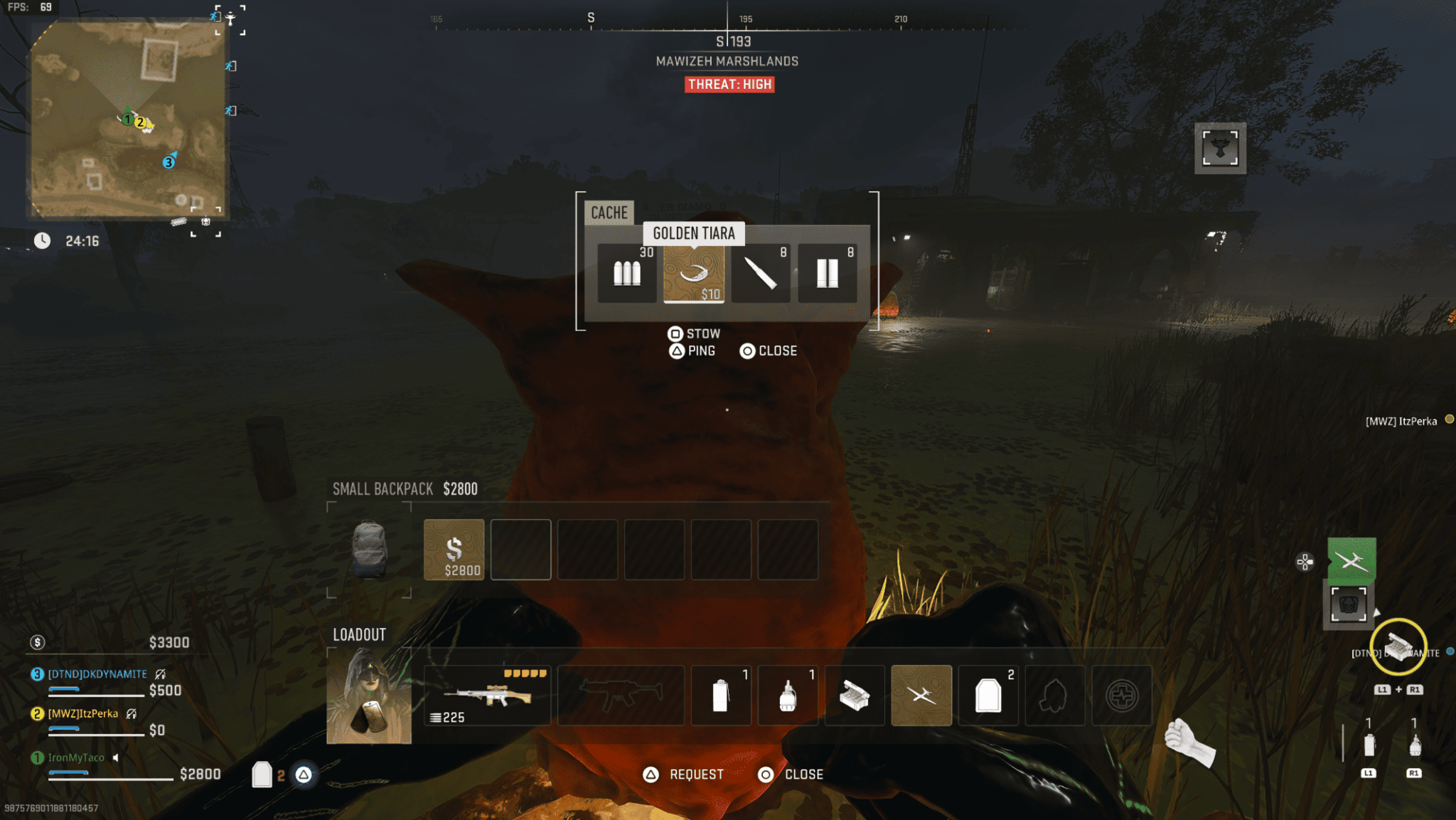Take the pistol ammo stack of 30
Screen dimensions: 1456x820
pyautogui.click(x=627, y=274)
